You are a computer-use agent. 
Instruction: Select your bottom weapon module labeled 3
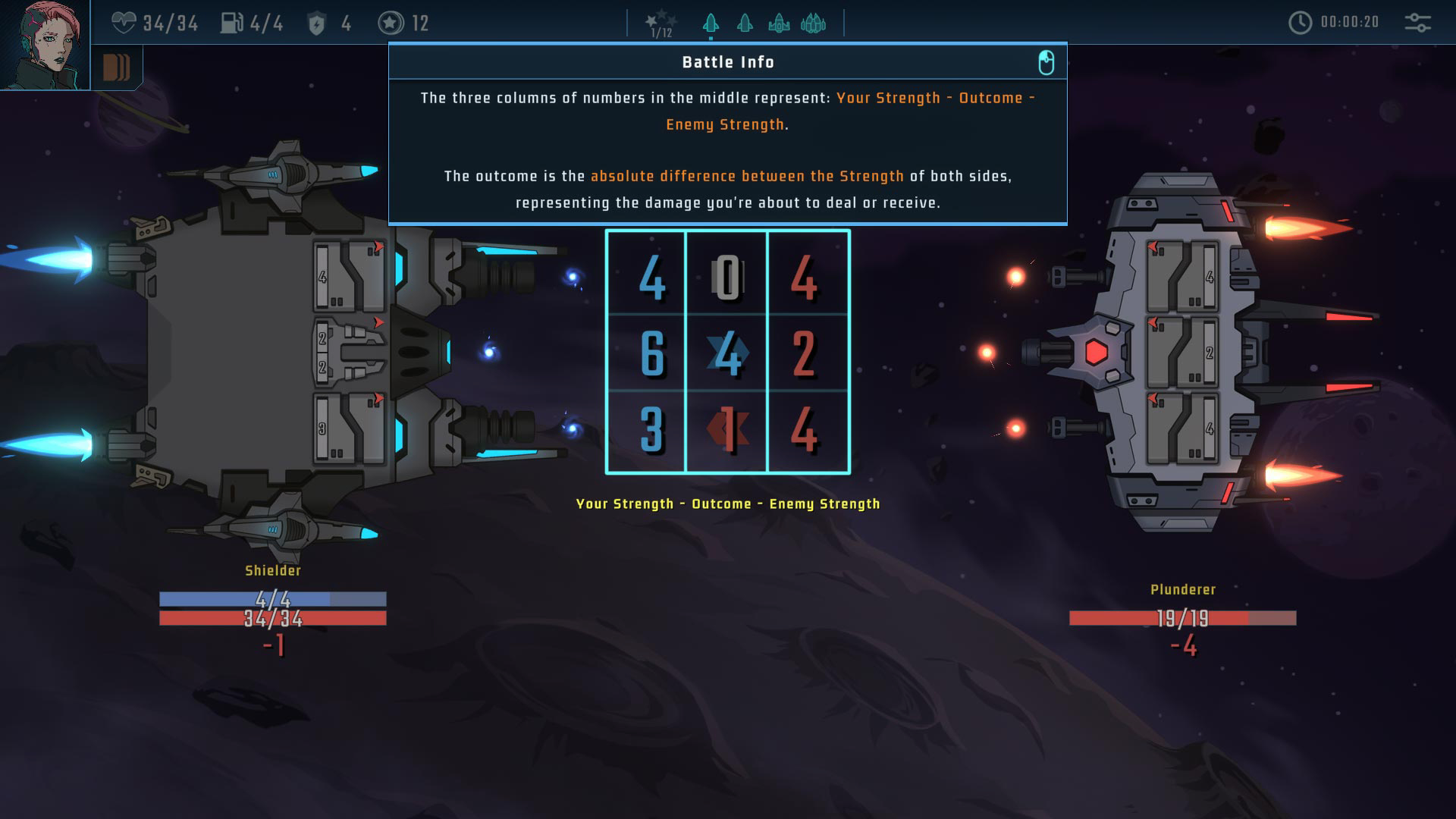(350, 428)
